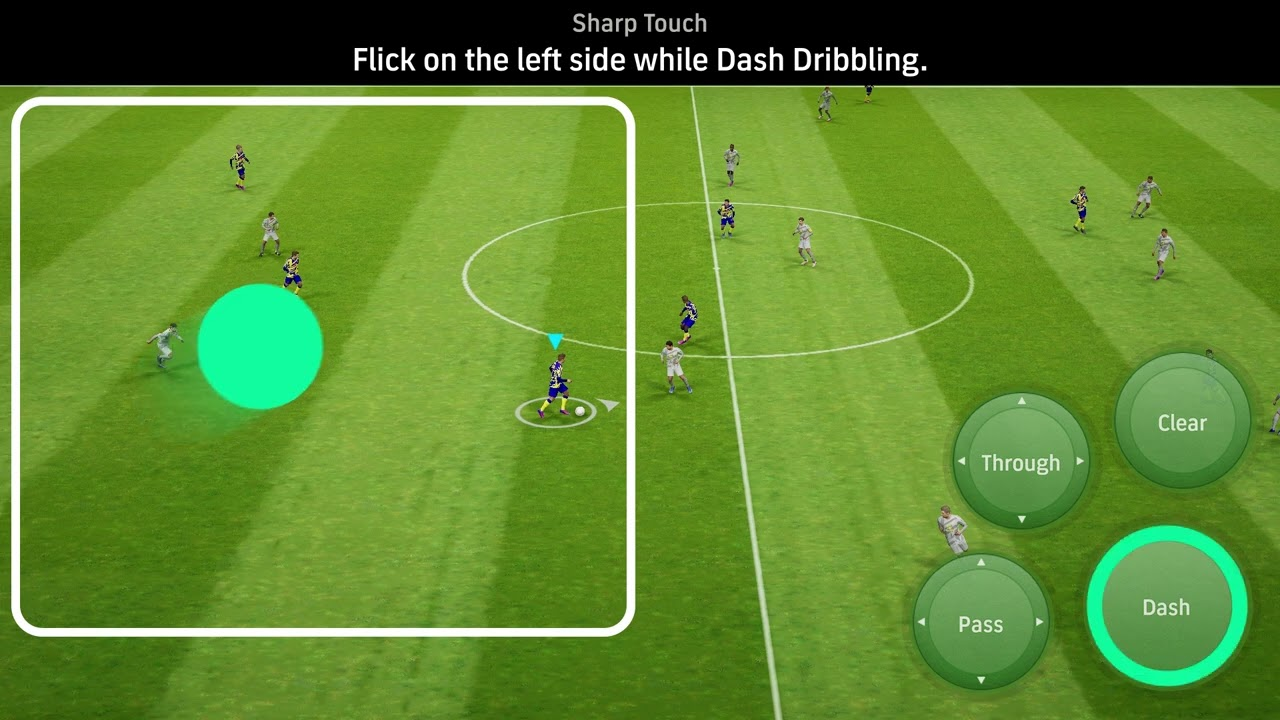Tap the Through ball button icon
The height and width of the screenshot is (720, 1280).
(1020, 462)
